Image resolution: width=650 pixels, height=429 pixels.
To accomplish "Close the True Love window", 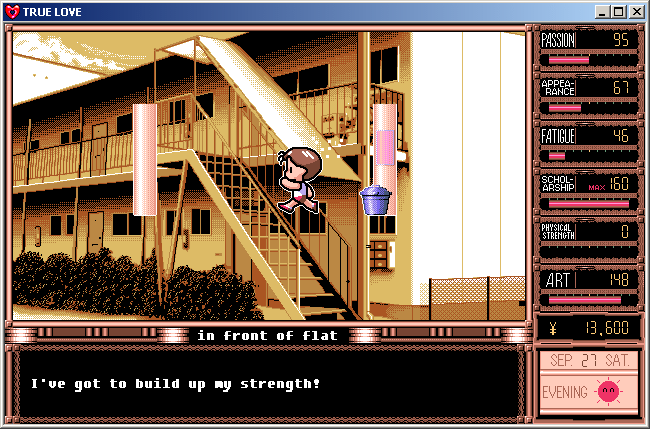I will click(x=636, y=11).
